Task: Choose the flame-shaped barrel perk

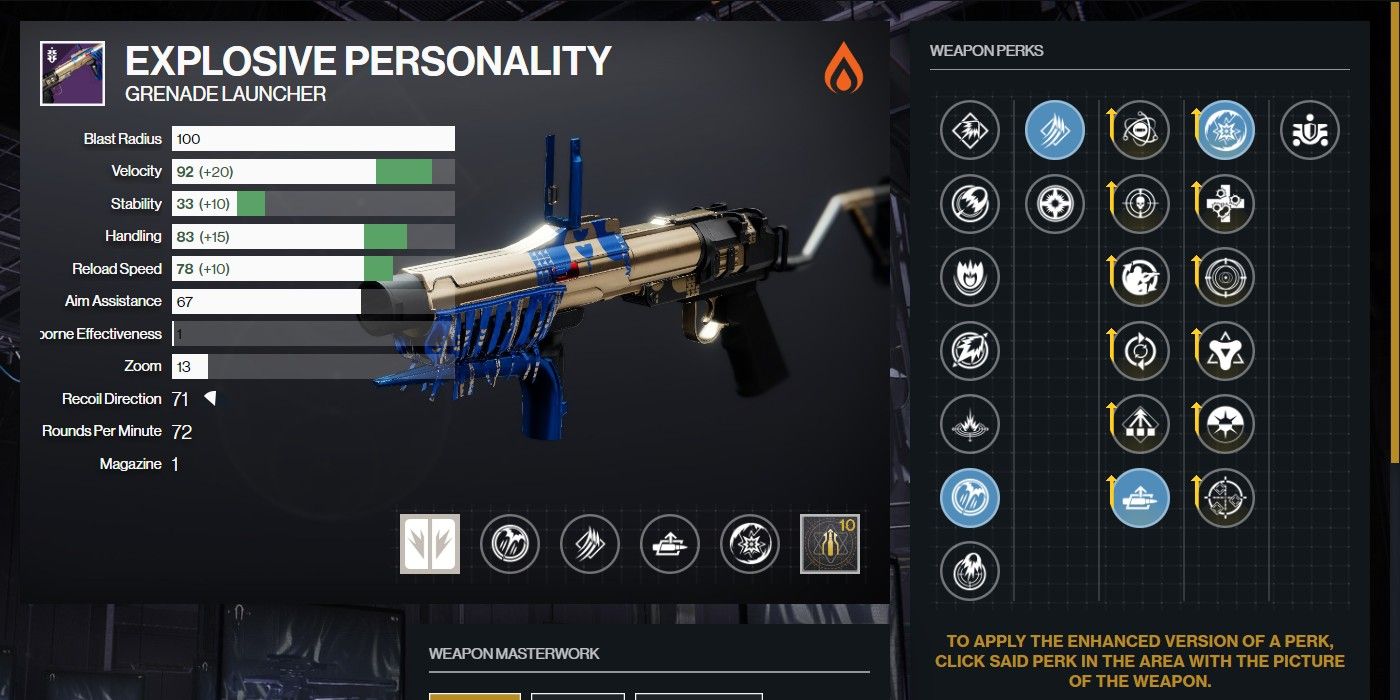Action: (969, 277)
